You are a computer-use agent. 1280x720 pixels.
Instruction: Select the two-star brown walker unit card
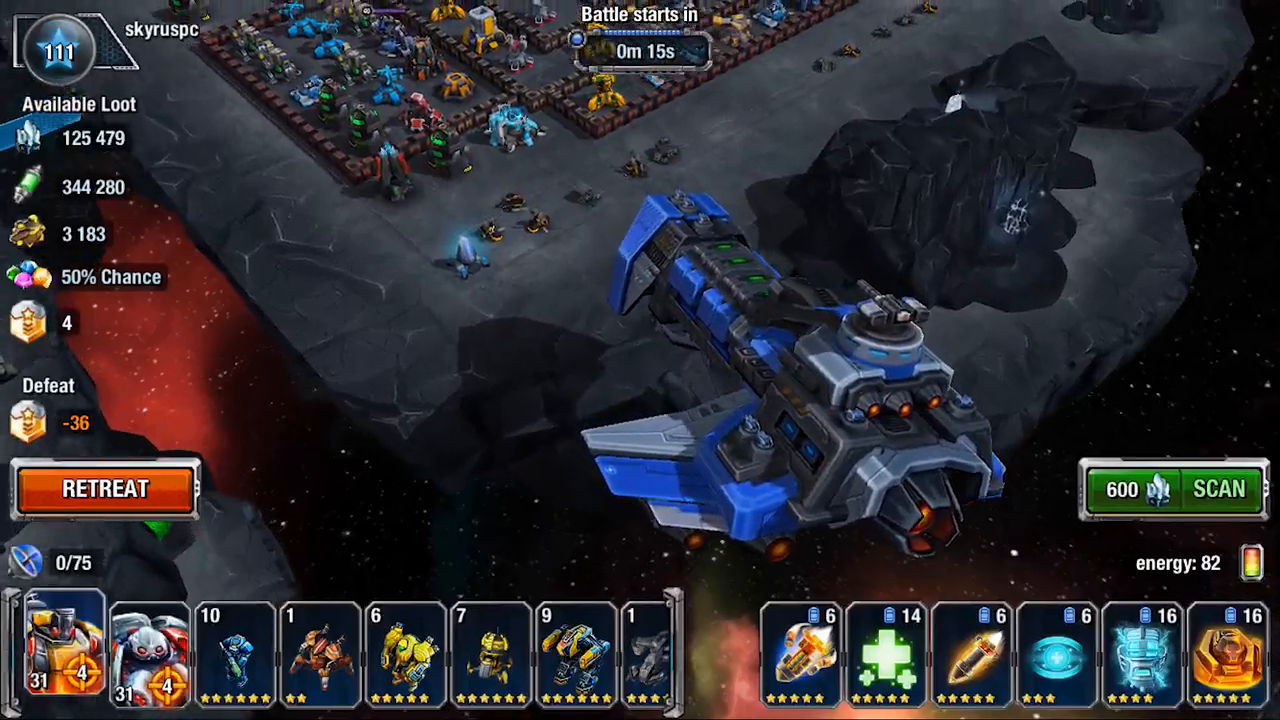tap(320, 655)
